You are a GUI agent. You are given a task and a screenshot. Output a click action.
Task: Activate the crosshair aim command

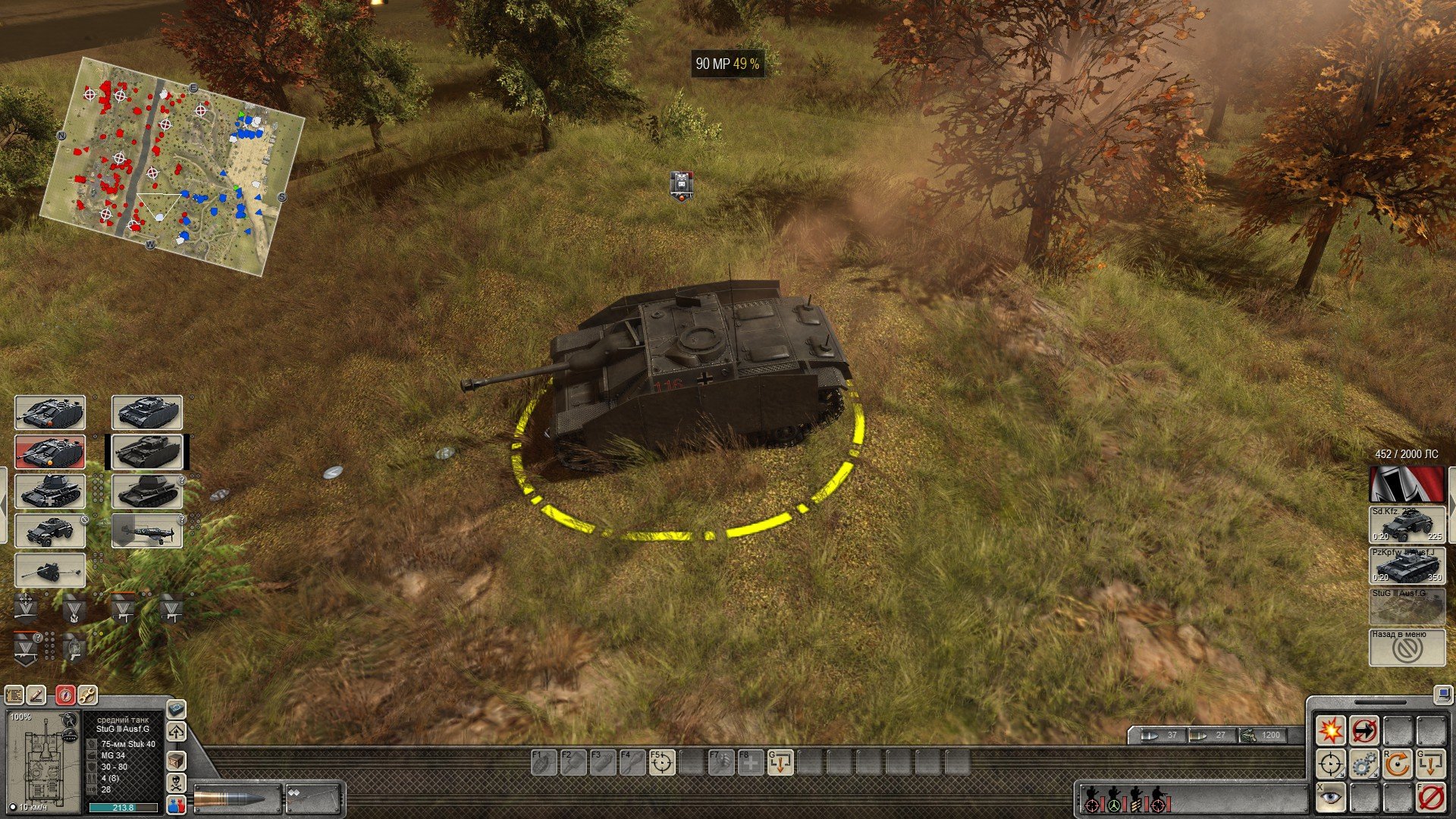pos(1330,764)
